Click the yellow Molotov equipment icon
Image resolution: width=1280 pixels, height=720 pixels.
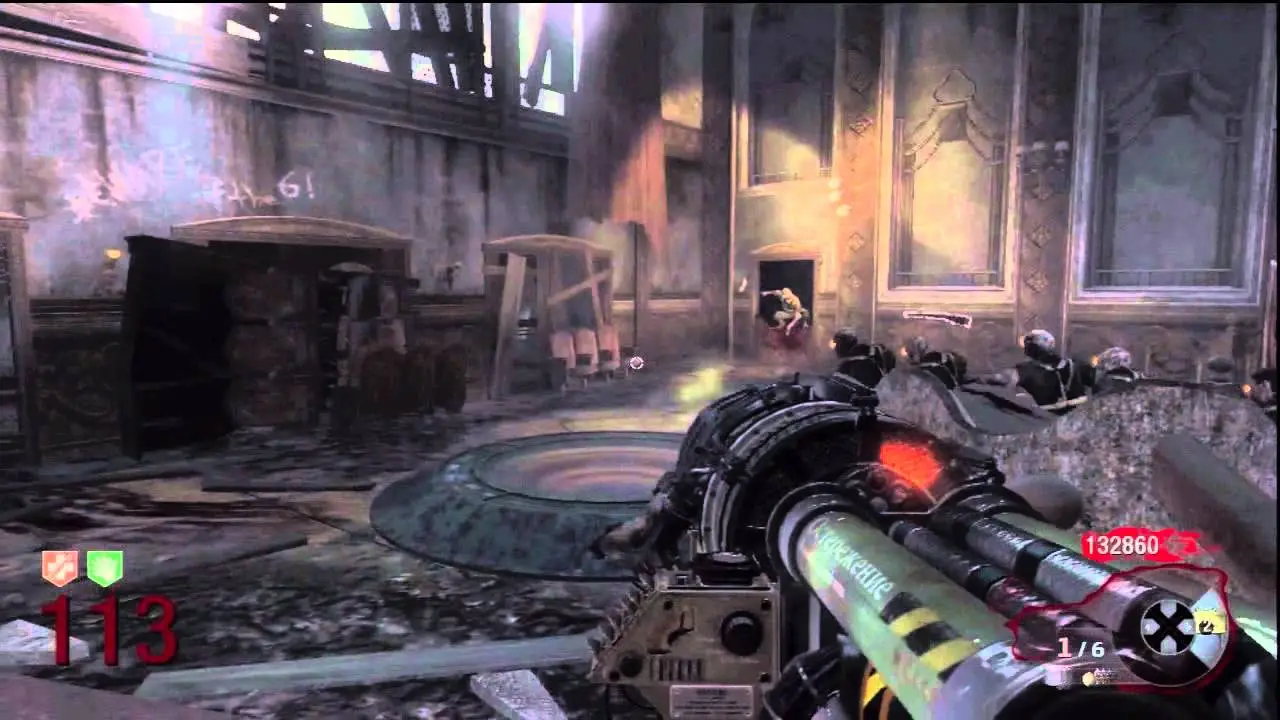point(1208,624)
